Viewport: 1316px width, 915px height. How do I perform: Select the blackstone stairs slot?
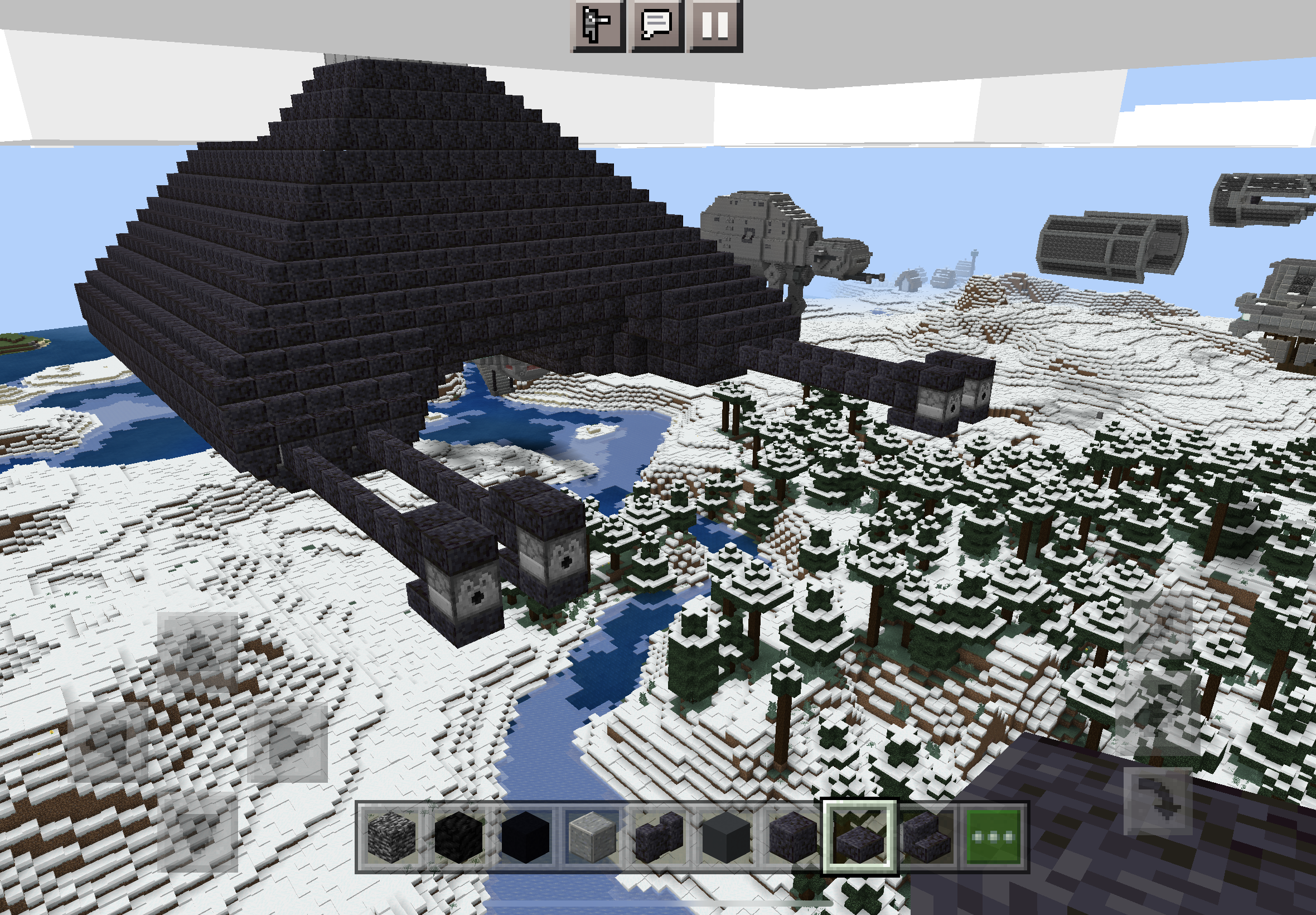pyautogui.click(x=926, y=837)
